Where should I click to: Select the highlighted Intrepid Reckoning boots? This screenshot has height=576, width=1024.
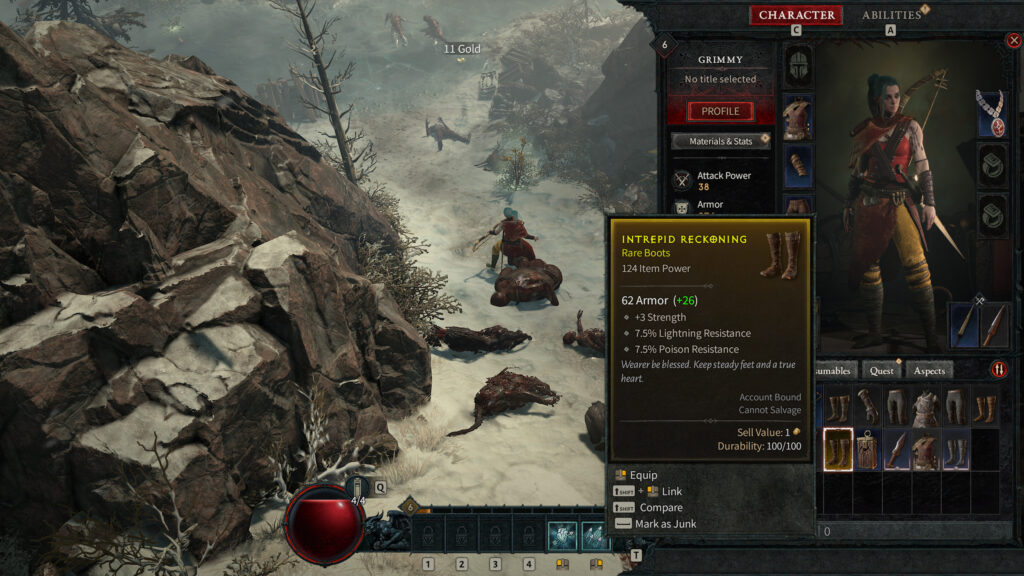(x=838, y=449)
